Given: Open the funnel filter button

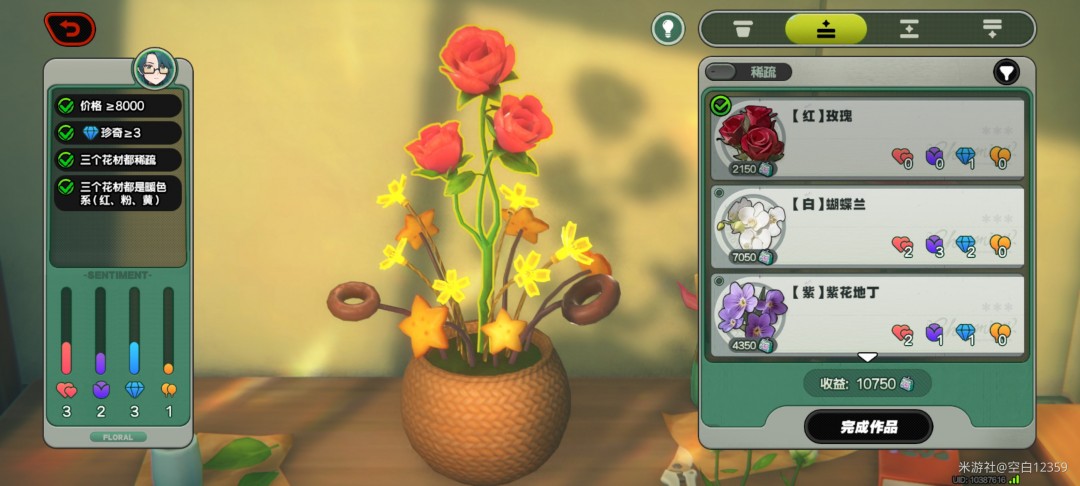Looking at the screenshot, I should click(x=1005, y=72).
